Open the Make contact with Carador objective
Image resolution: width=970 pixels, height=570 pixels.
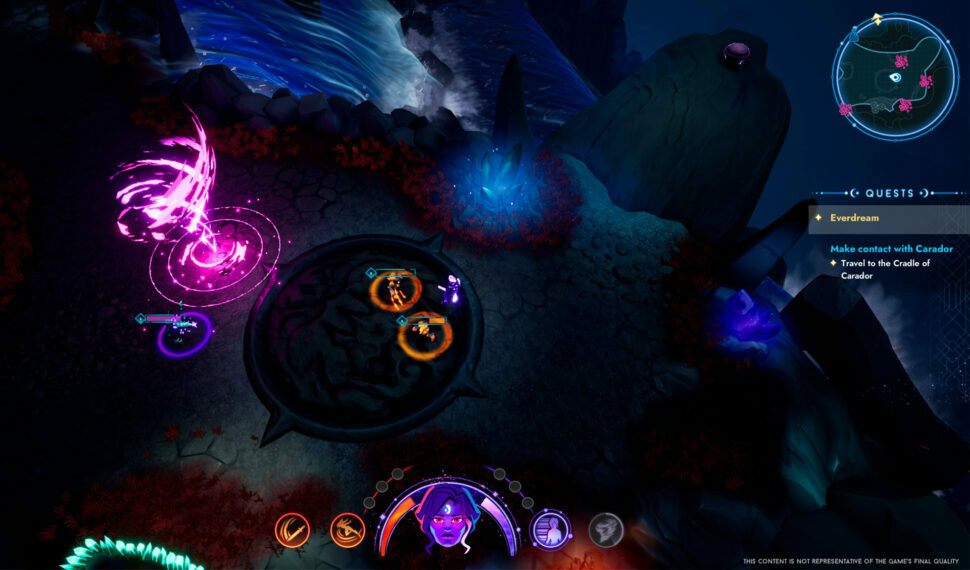(891, 248)
